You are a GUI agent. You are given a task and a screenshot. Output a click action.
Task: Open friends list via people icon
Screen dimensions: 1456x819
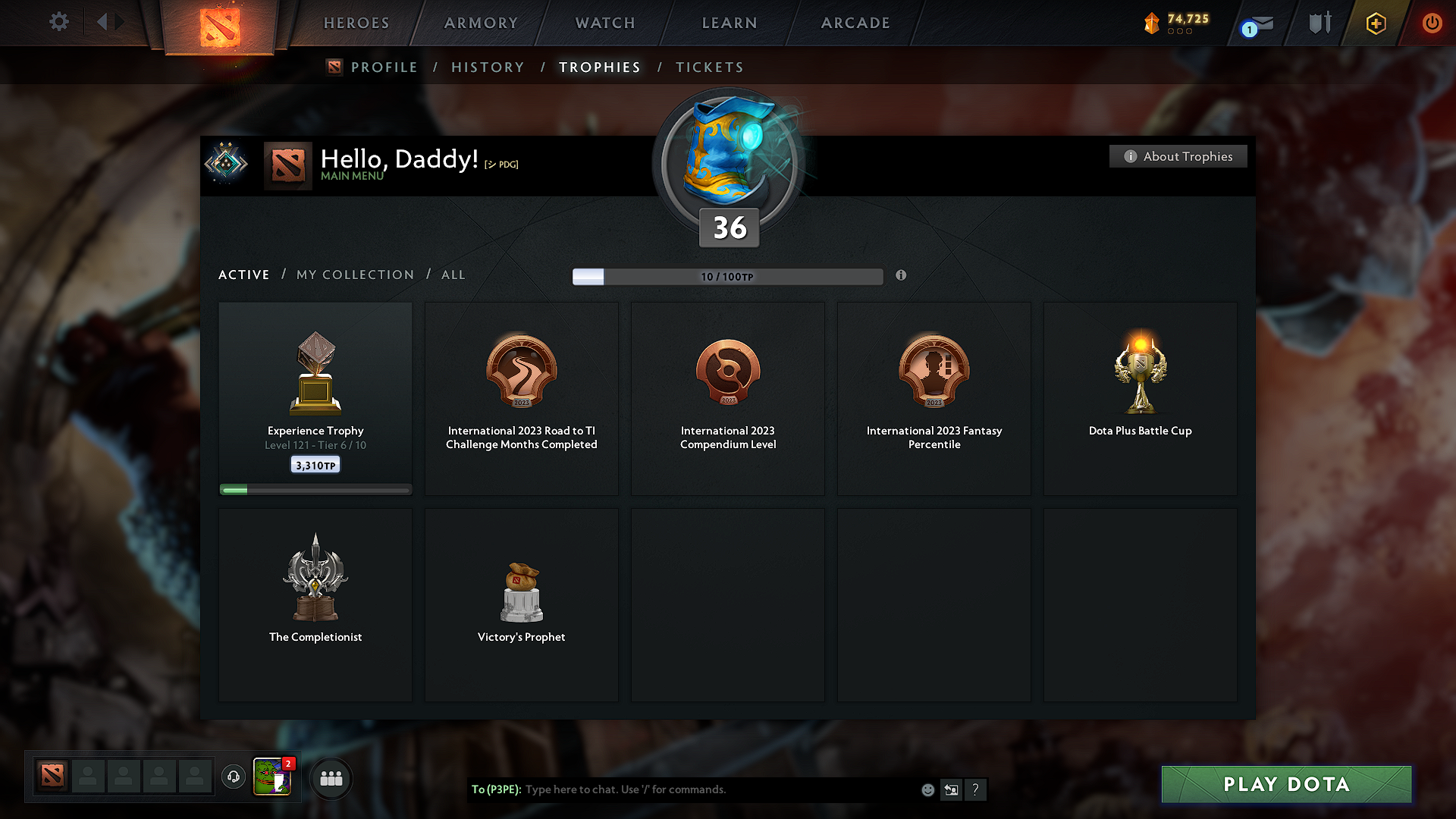coord(331,778)
